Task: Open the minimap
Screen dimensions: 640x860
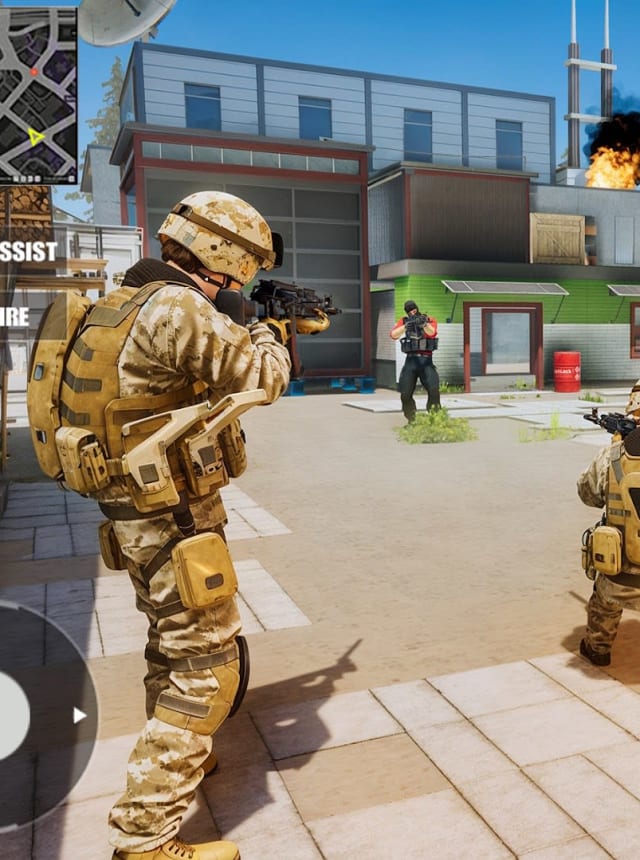Action: pyautogui.click(x=38, y=95)
